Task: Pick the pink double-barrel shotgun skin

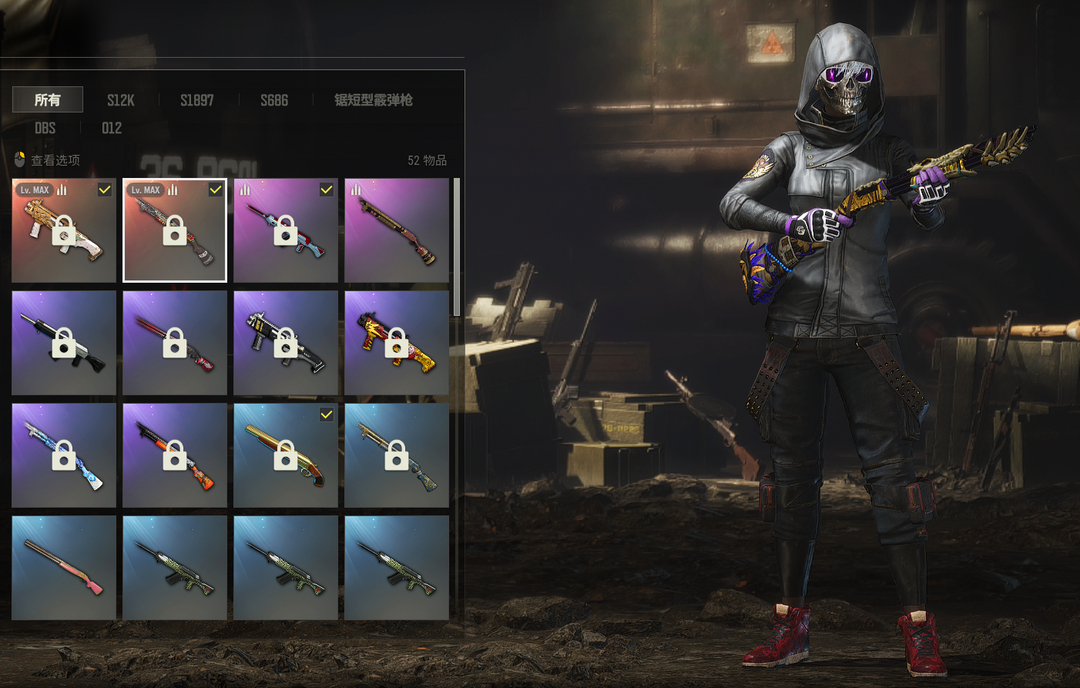Action: click(63, 567)
